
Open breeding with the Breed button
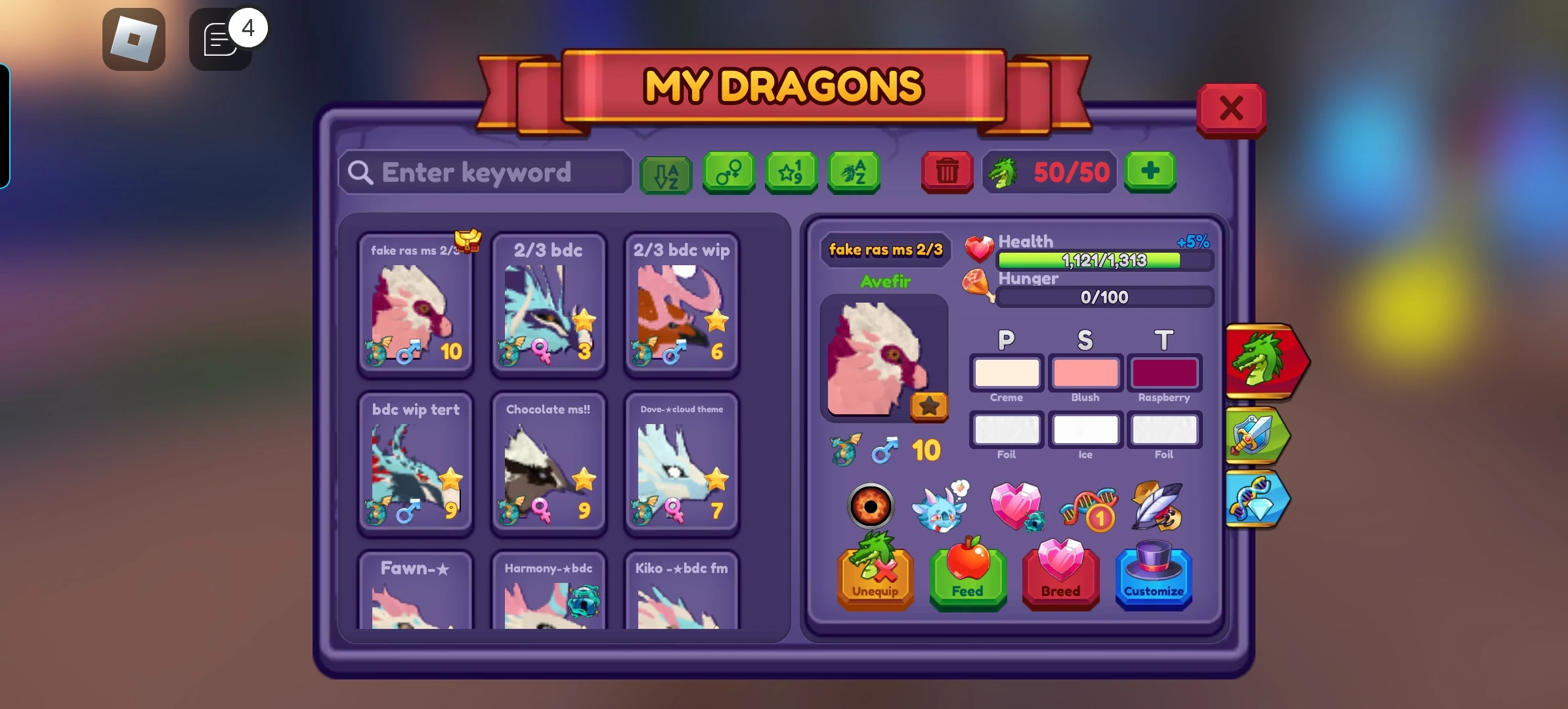[x=1060, y=578]
